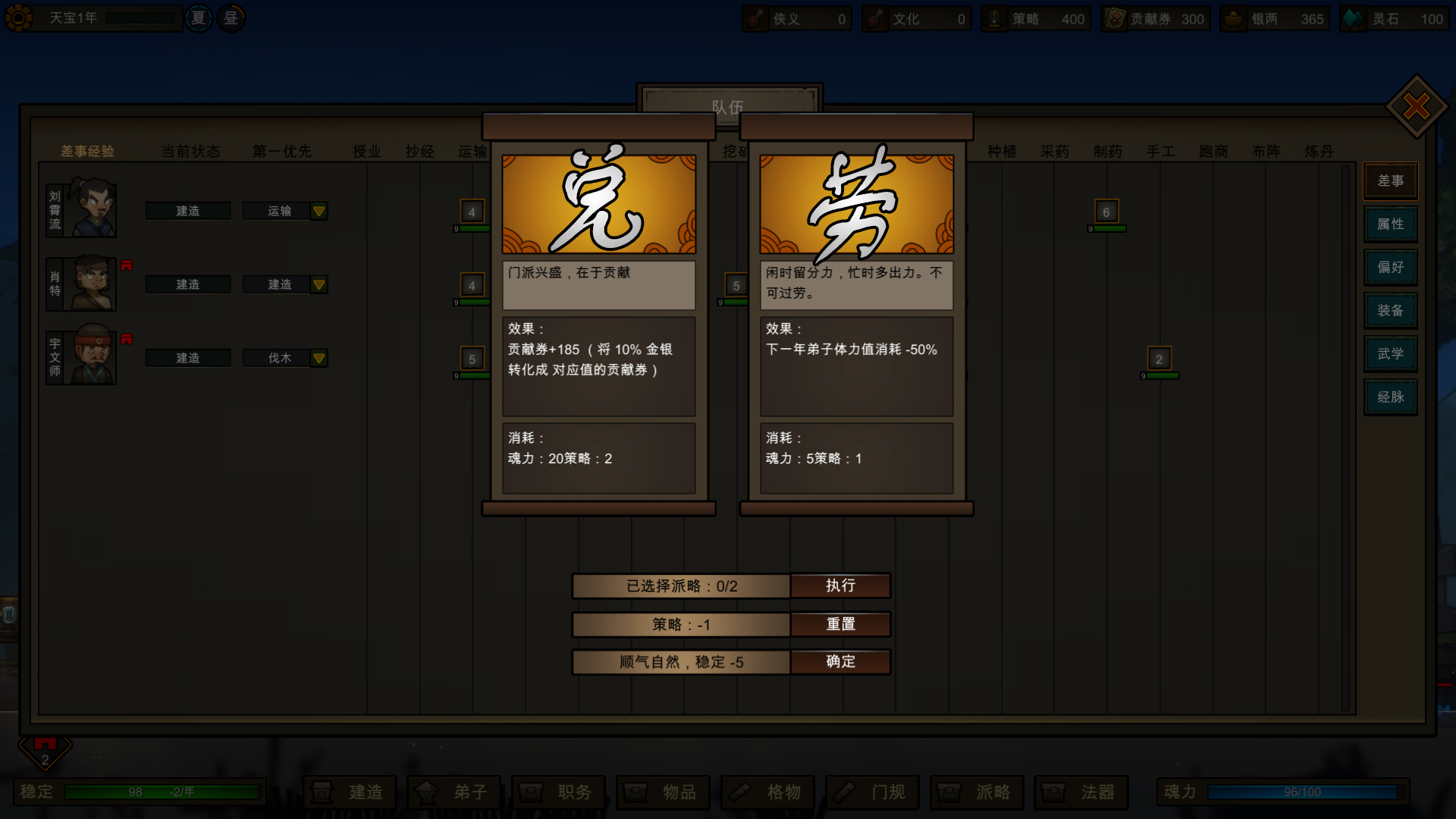Switch to the 经脉 tab on the right
This screenshot has height=819, width=1456.
point(1390,397)
